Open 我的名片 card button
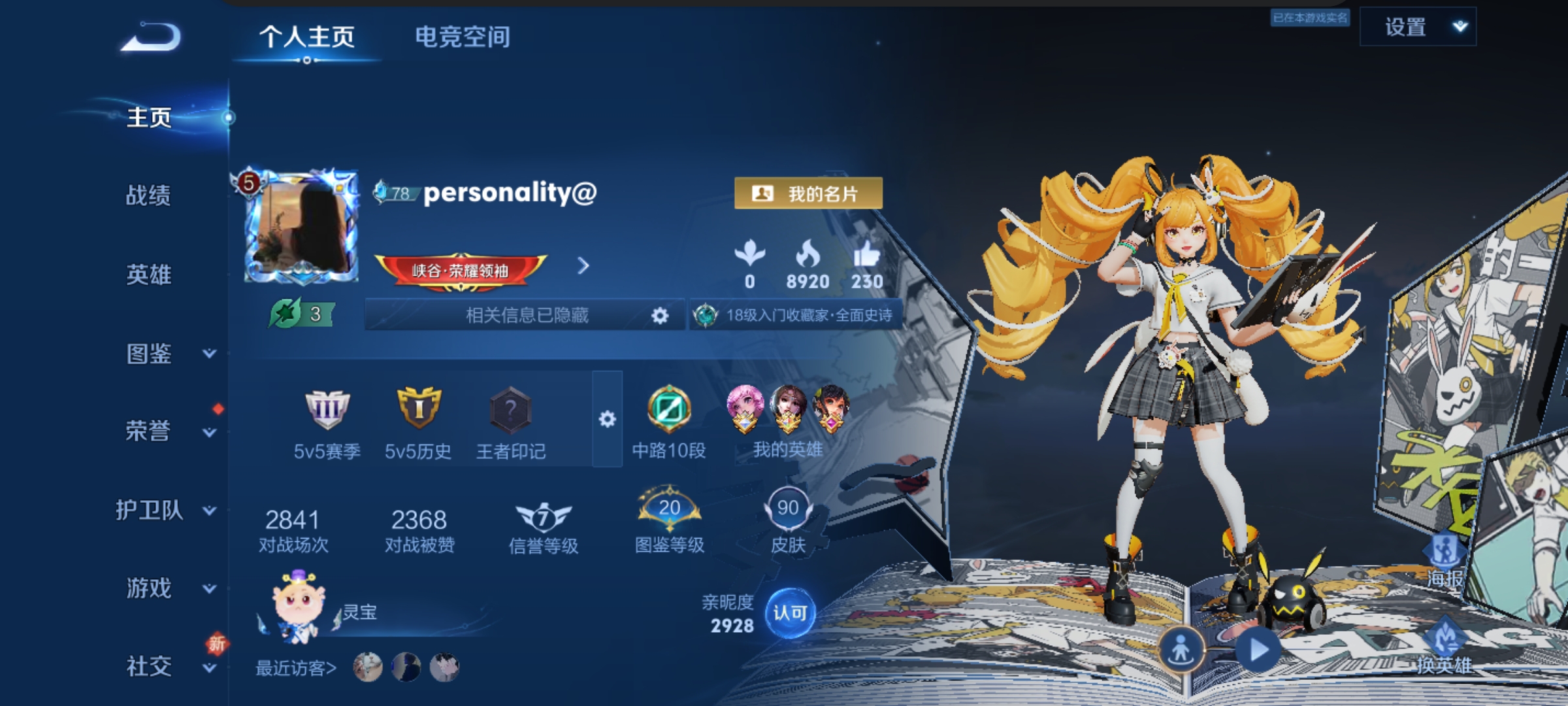The width and height of the screenshot is (1568, 706). [808, 193]
